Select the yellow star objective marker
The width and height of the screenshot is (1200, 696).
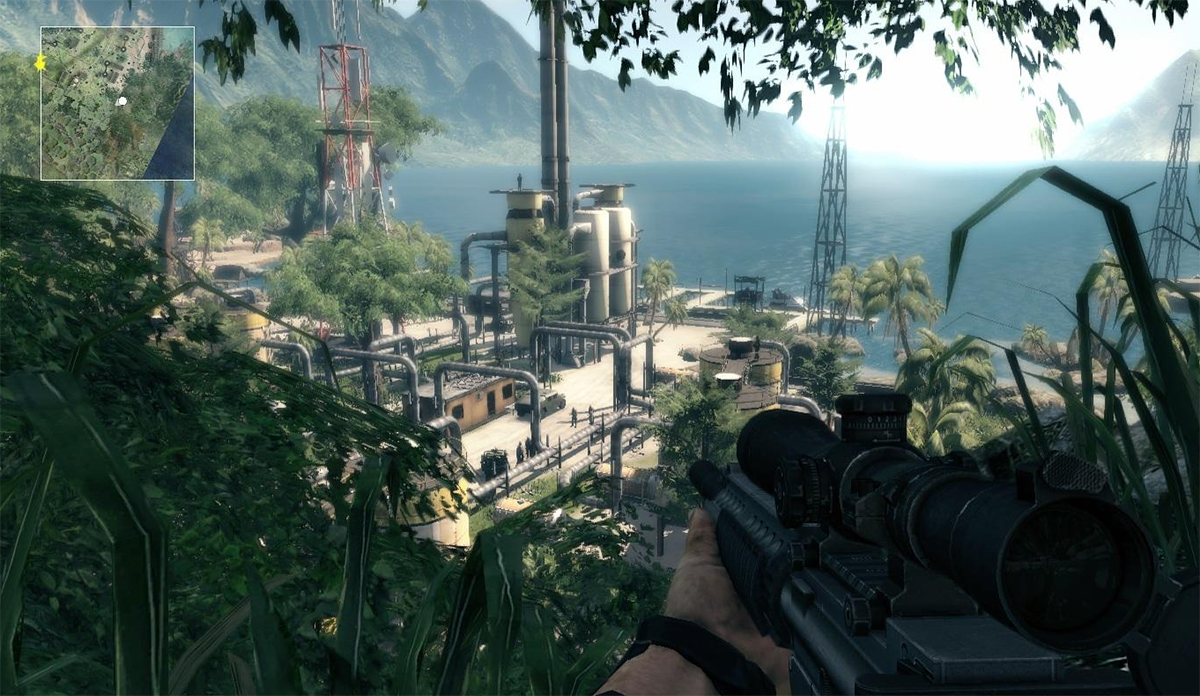coord(40,63)
